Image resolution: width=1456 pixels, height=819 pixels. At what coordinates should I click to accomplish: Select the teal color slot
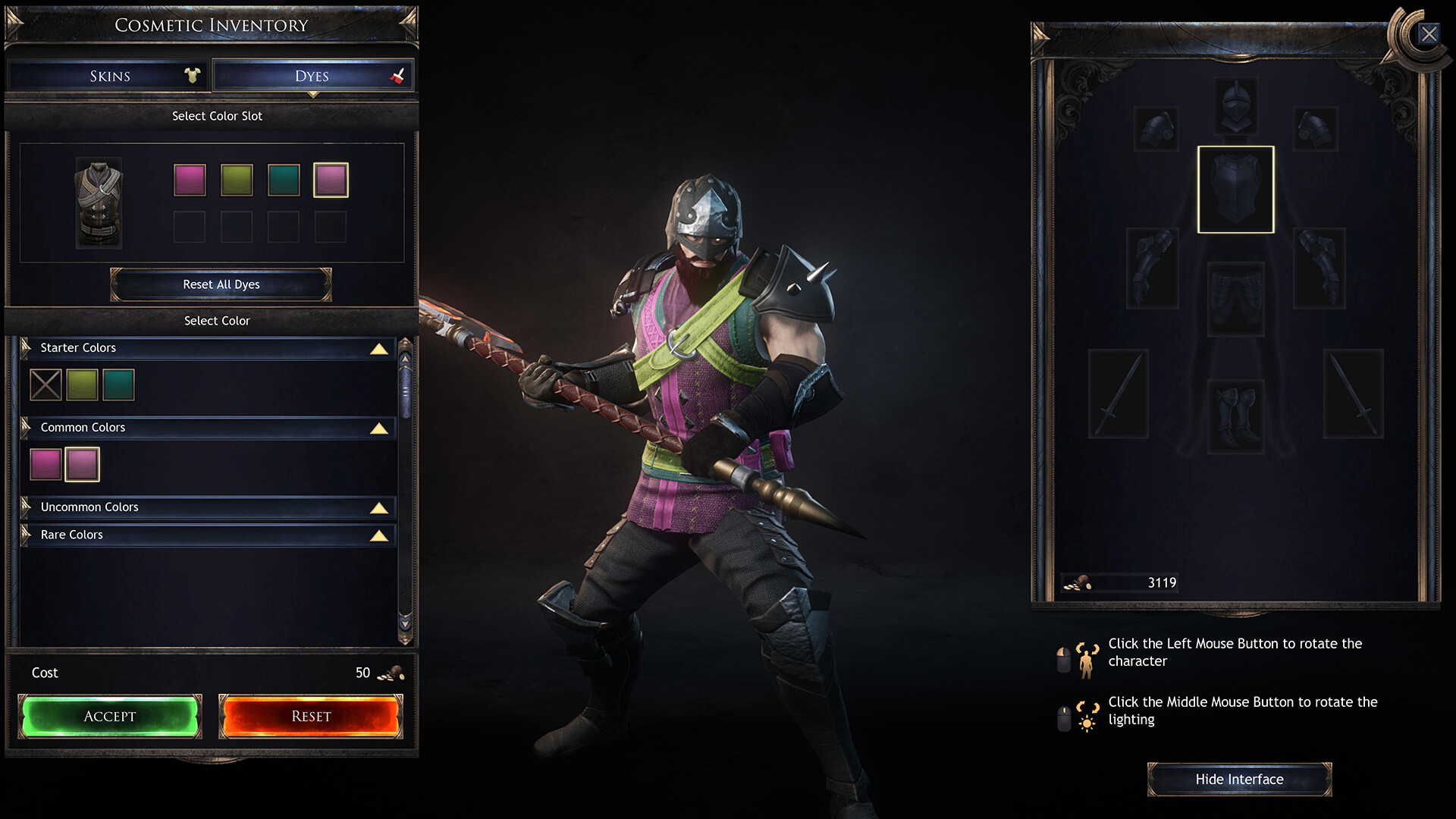[x=284, y=180]
